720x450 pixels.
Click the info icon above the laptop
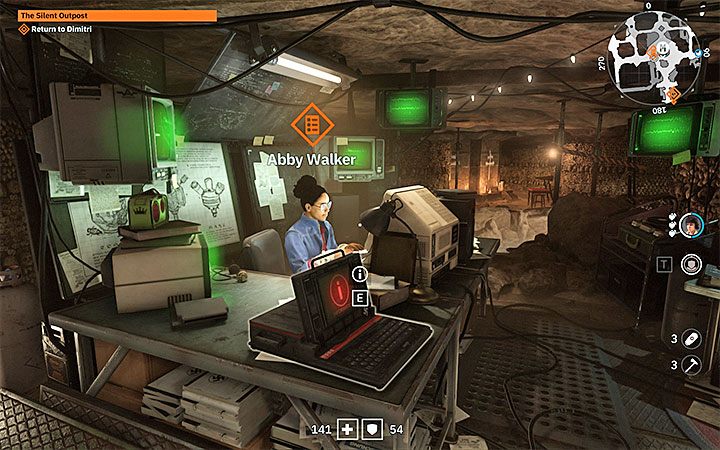[360, 271]
